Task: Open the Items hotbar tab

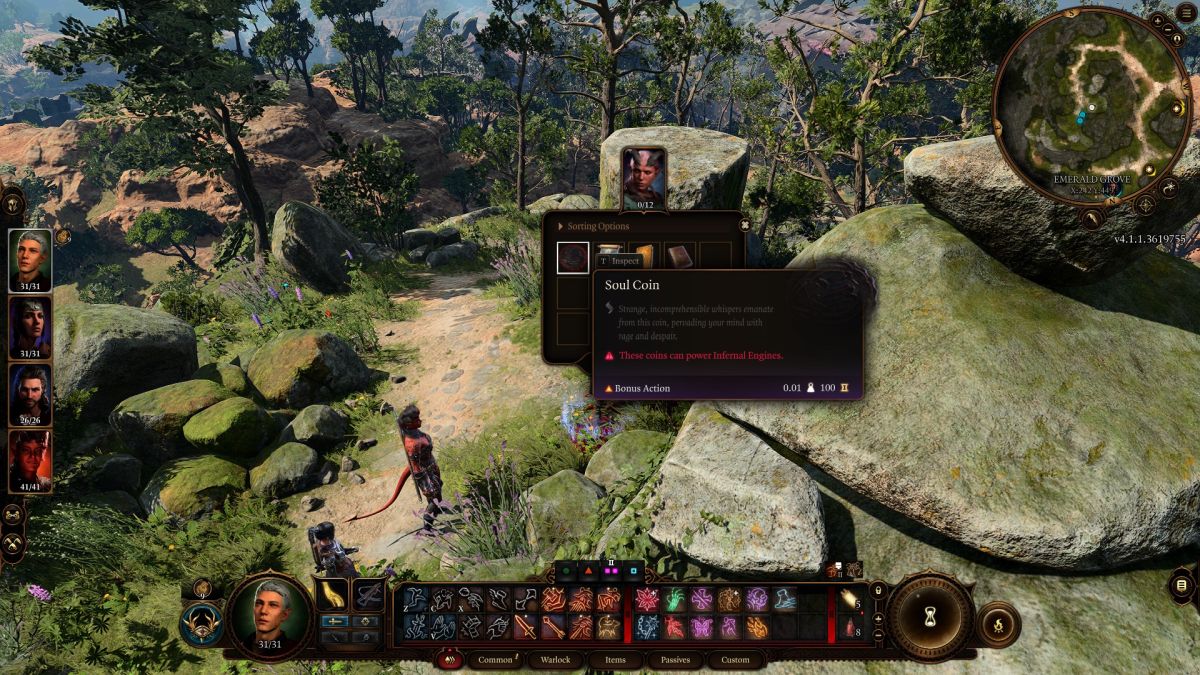Action: pyautogui.click(x=615, y=660)
